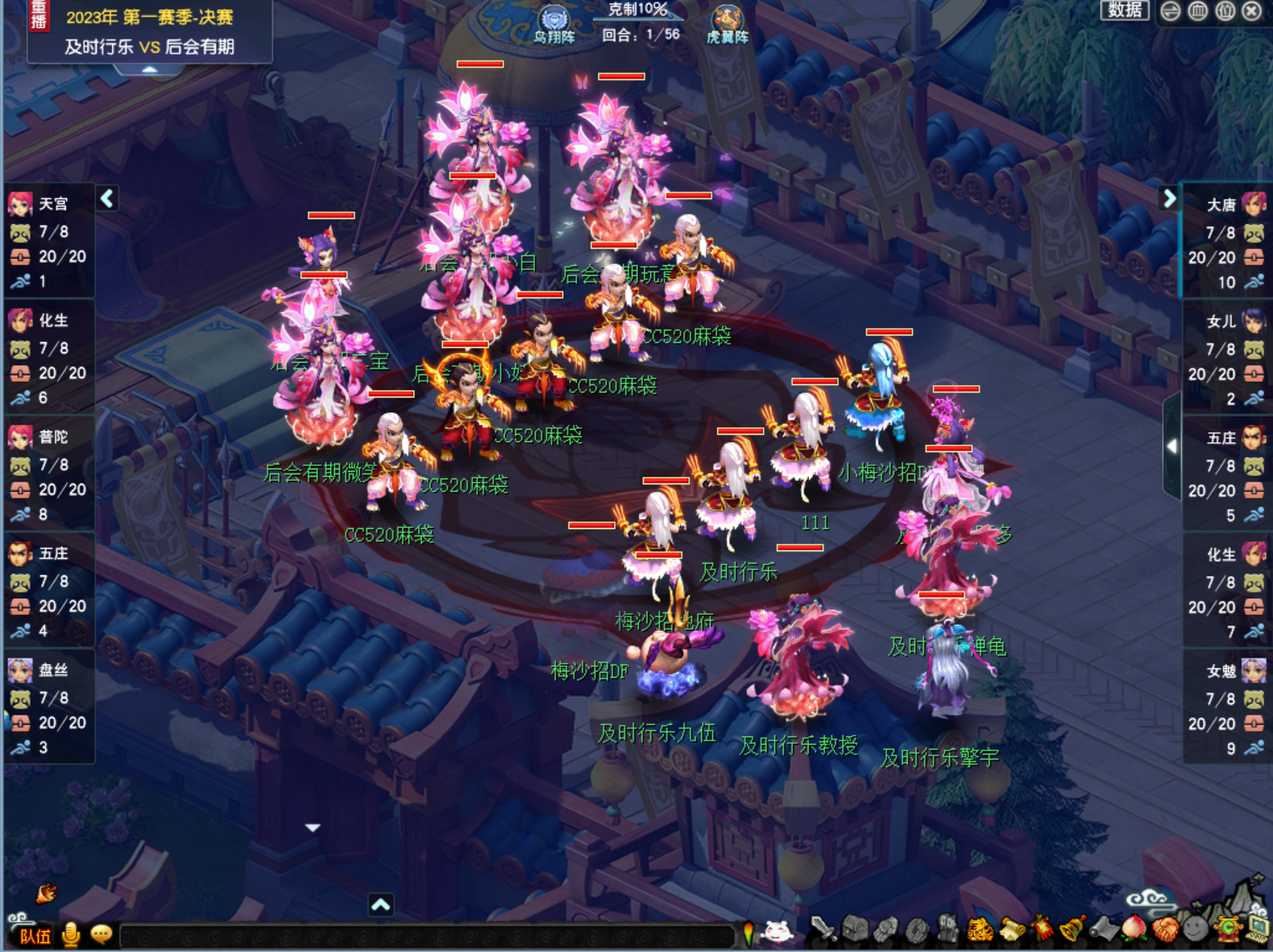Activate the microphone voice input
This screenshot has height=952, width=1273.
coord(71,934)
